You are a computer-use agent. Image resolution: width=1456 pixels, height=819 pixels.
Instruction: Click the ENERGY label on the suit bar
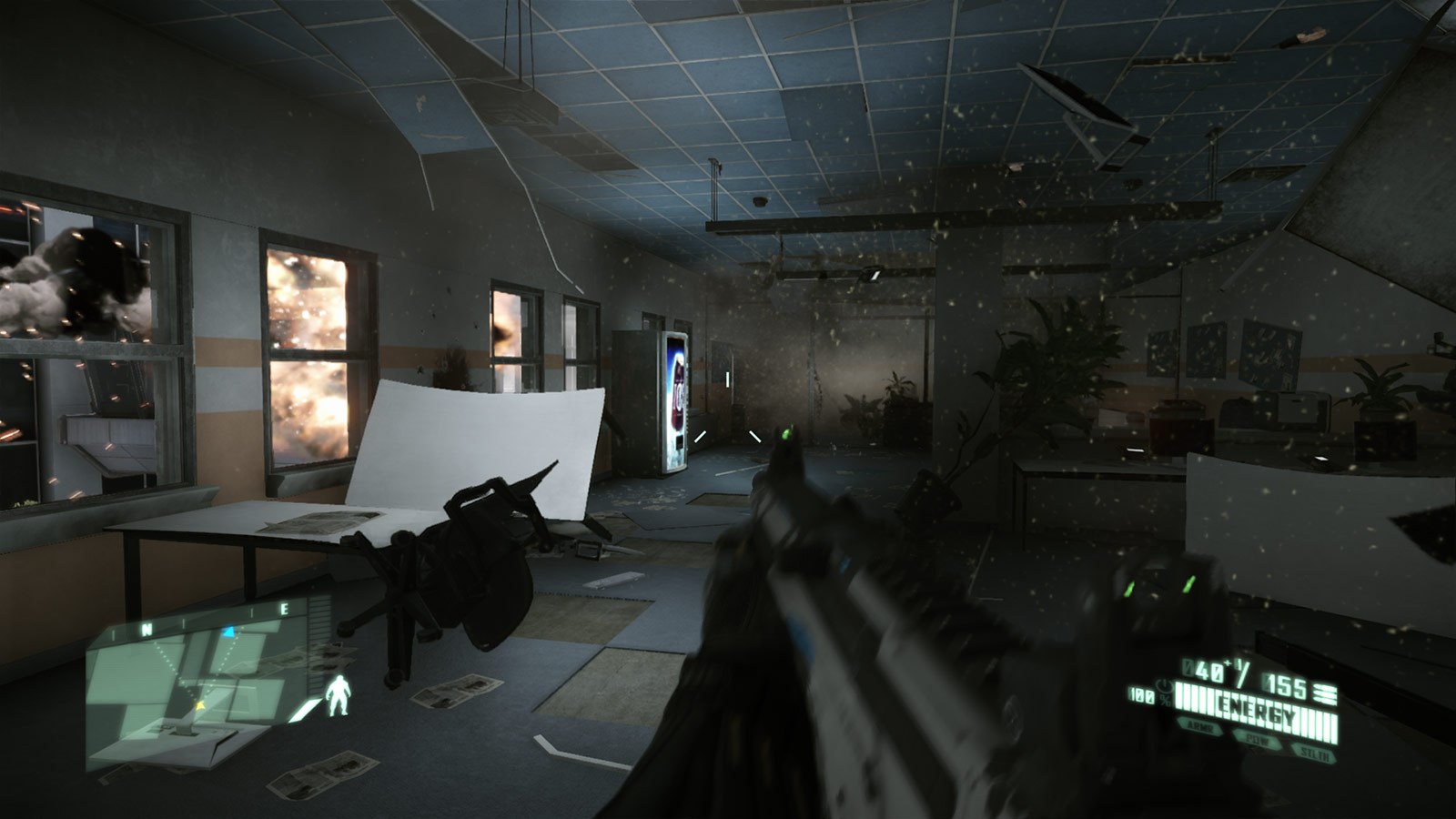coord(1259,710)
